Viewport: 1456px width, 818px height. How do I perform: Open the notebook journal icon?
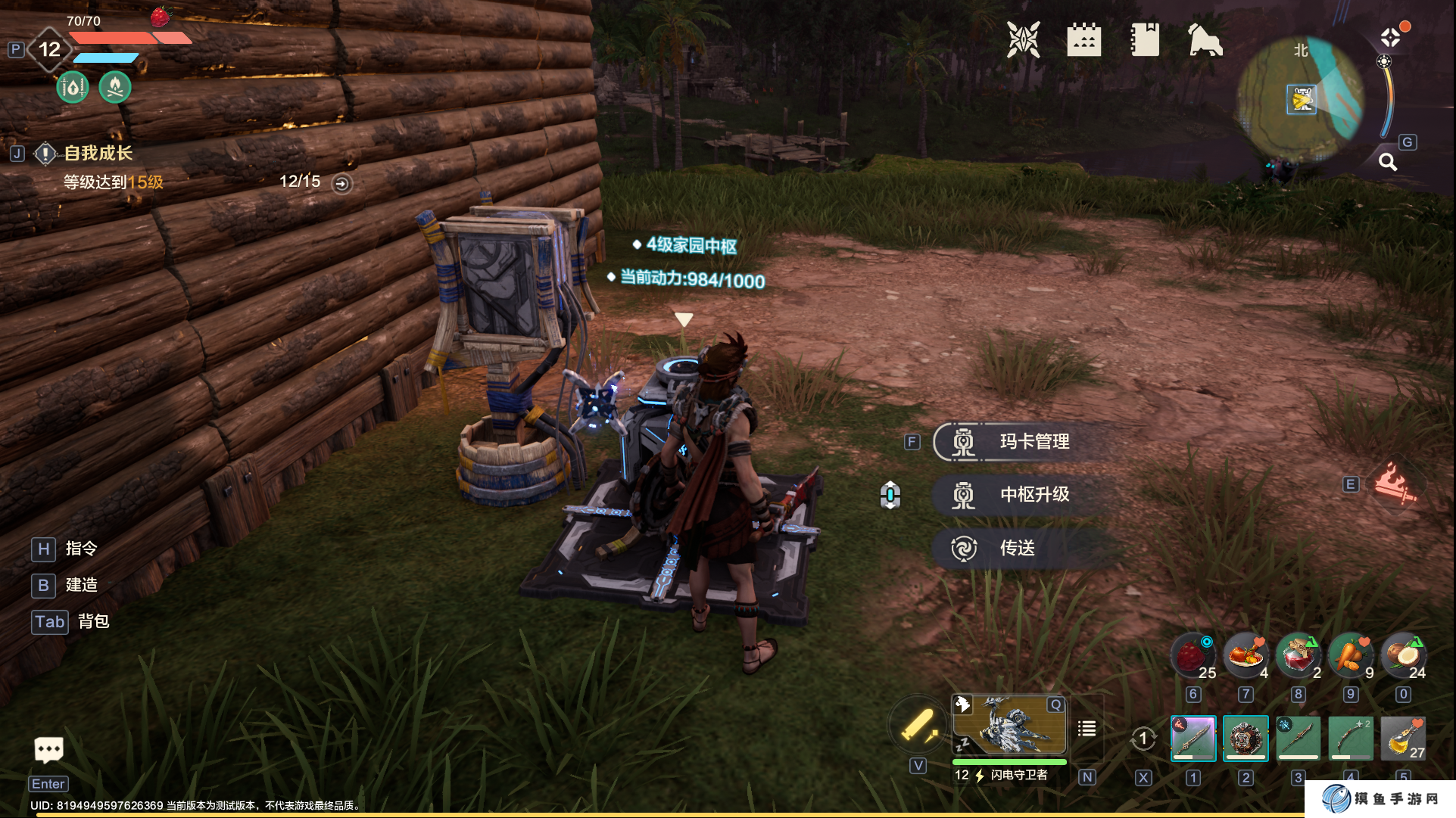pyautogui.click(x=1144, y=39)
